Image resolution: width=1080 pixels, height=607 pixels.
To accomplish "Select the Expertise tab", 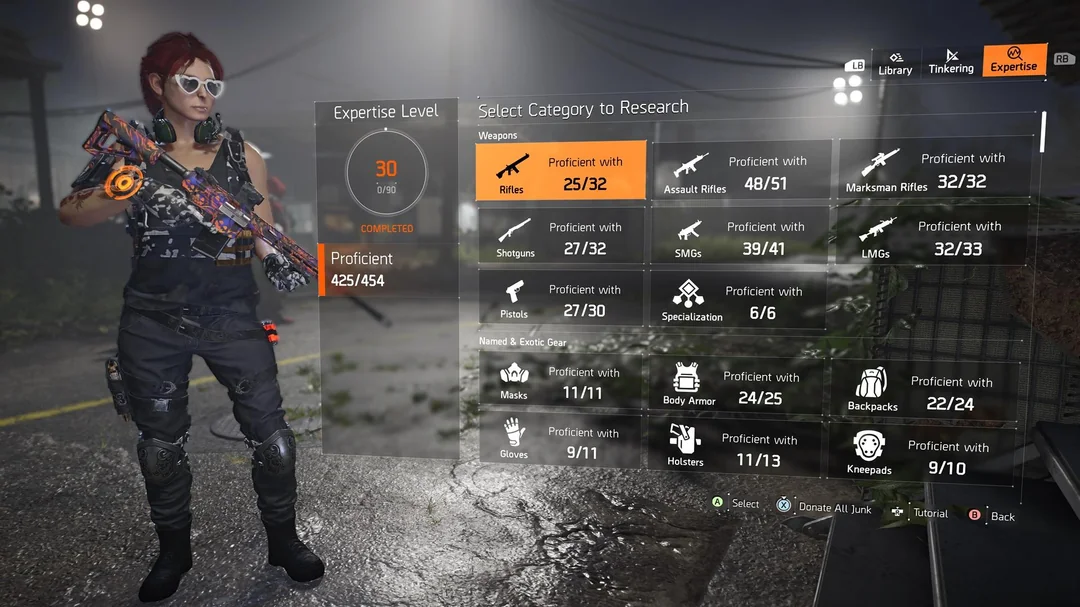I will click(x=1014, y=60).
